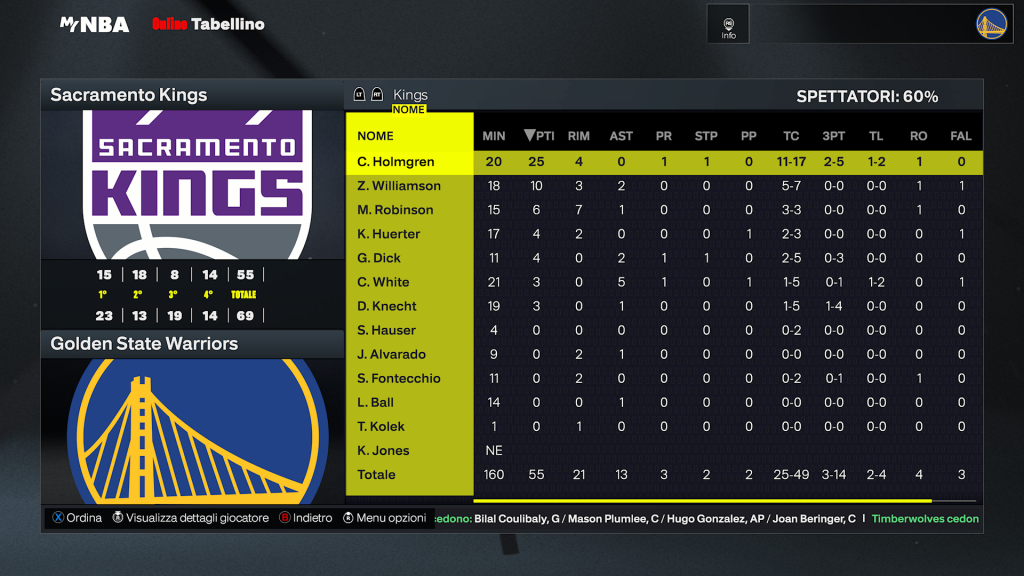Viewport: 1024px width, 576px height.
Task: Select D. Knecht's stat line
Action: (387, 306)
